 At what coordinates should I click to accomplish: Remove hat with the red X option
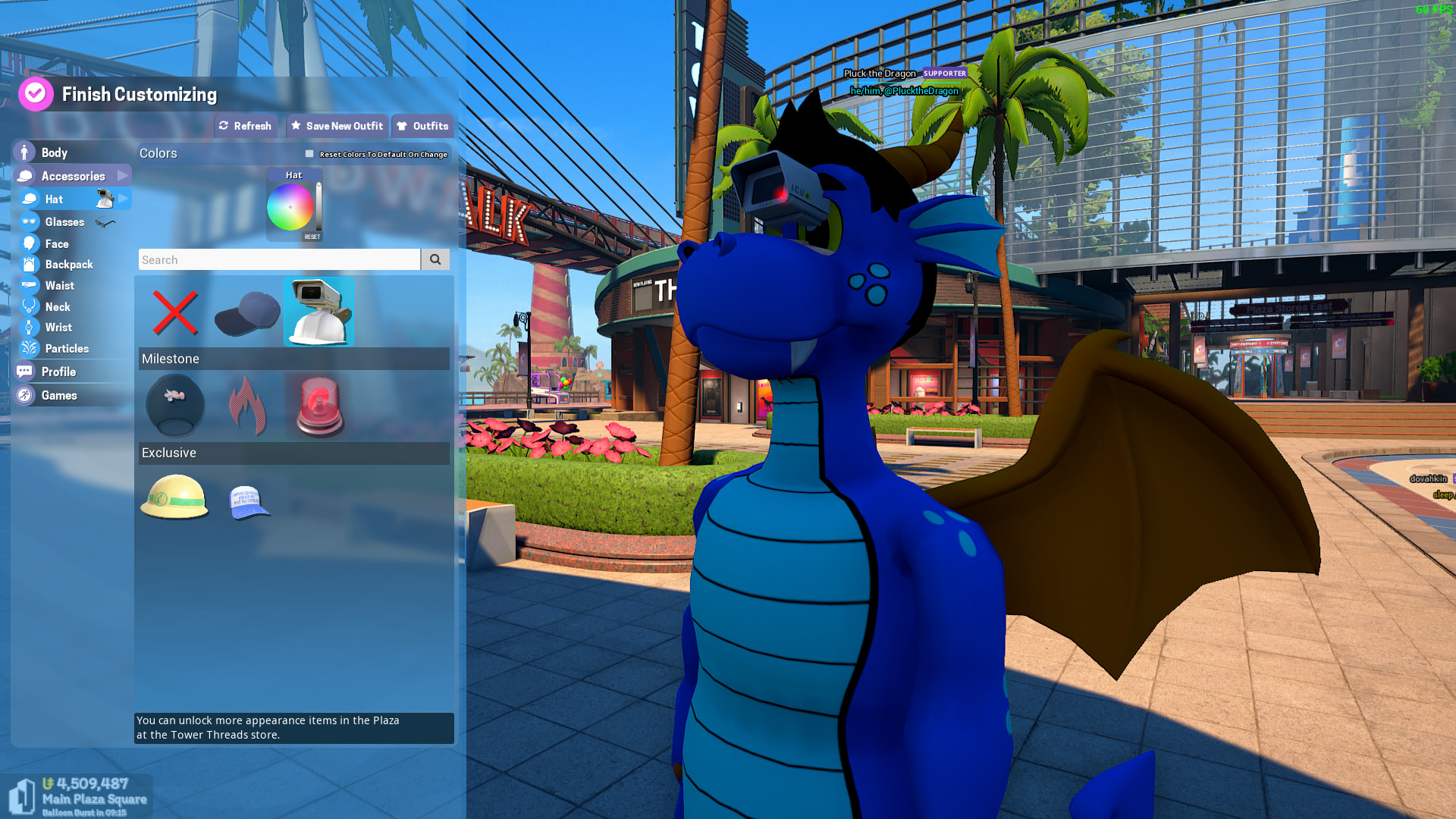174,312
